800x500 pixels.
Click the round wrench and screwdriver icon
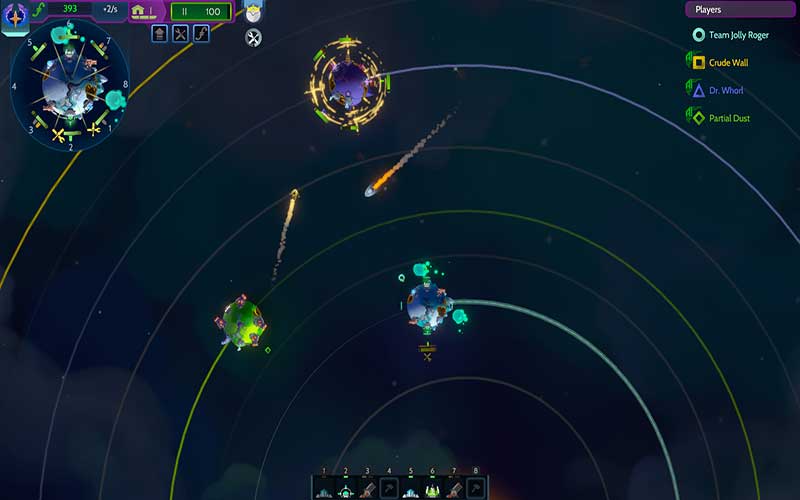click(253, 38)
